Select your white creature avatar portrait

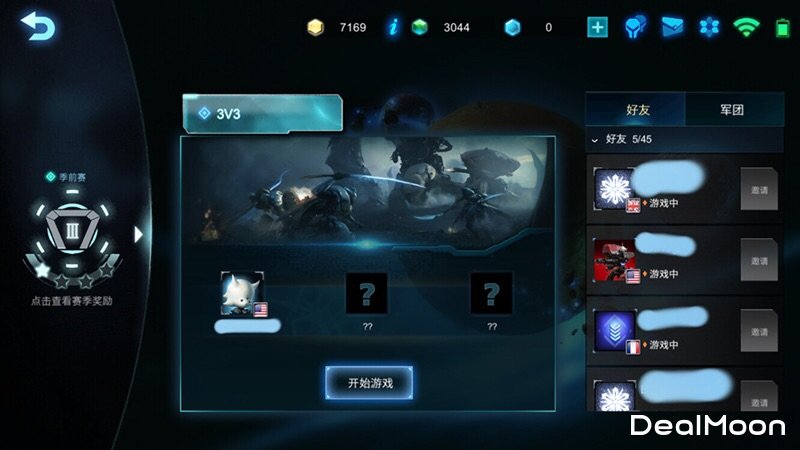pyautogui.click(x=243, y=293)
